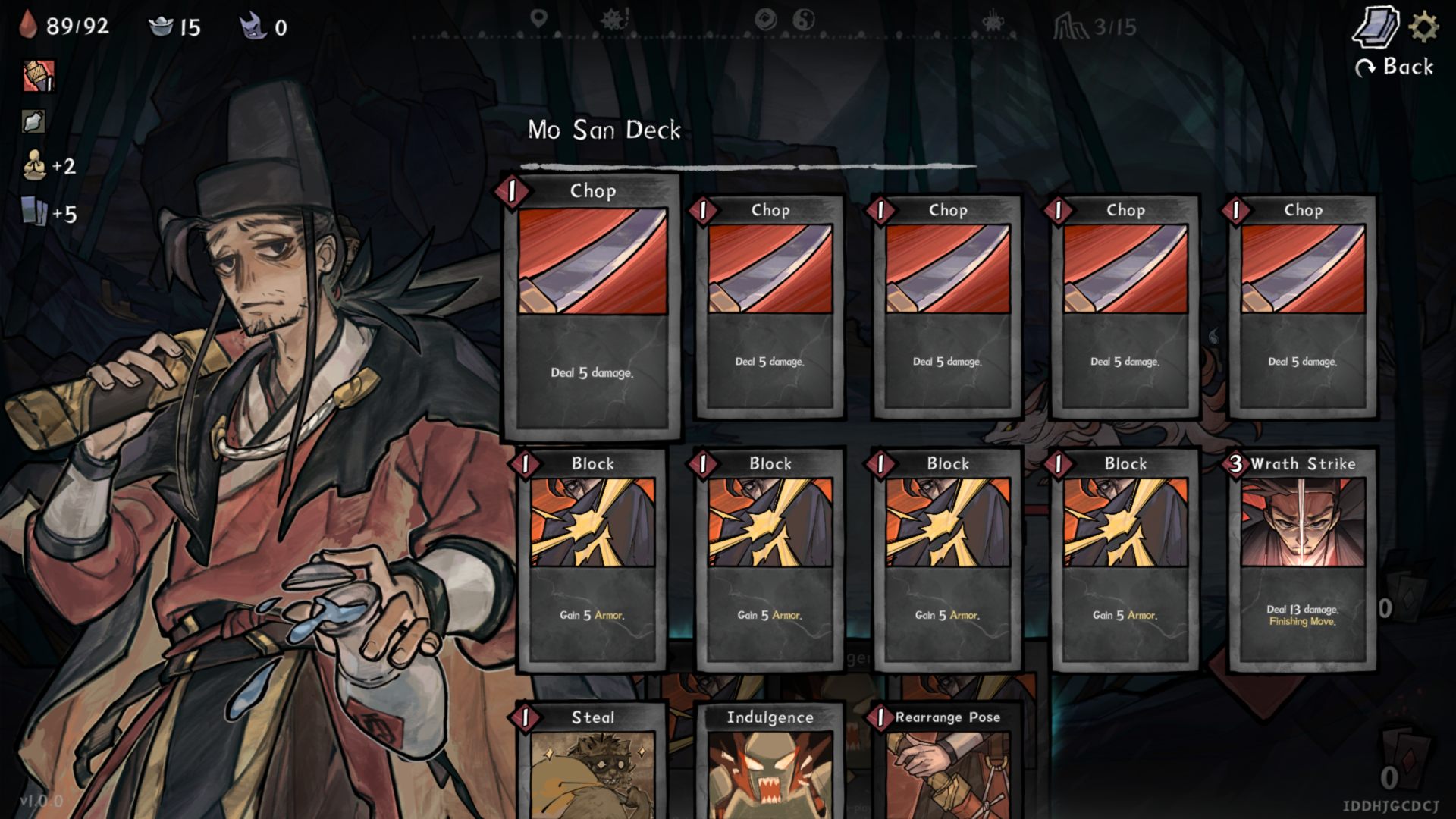
Task: Click the Back button
Action: tap(1395, 67)
